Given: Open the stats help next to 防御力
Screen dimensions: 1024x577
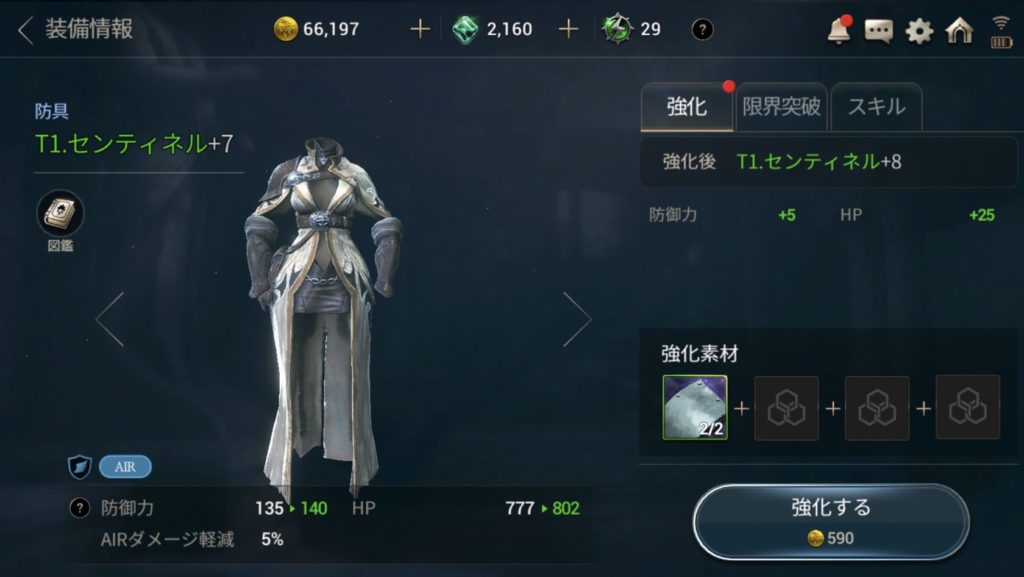Looking at the screenshot, I should [79, 508].
